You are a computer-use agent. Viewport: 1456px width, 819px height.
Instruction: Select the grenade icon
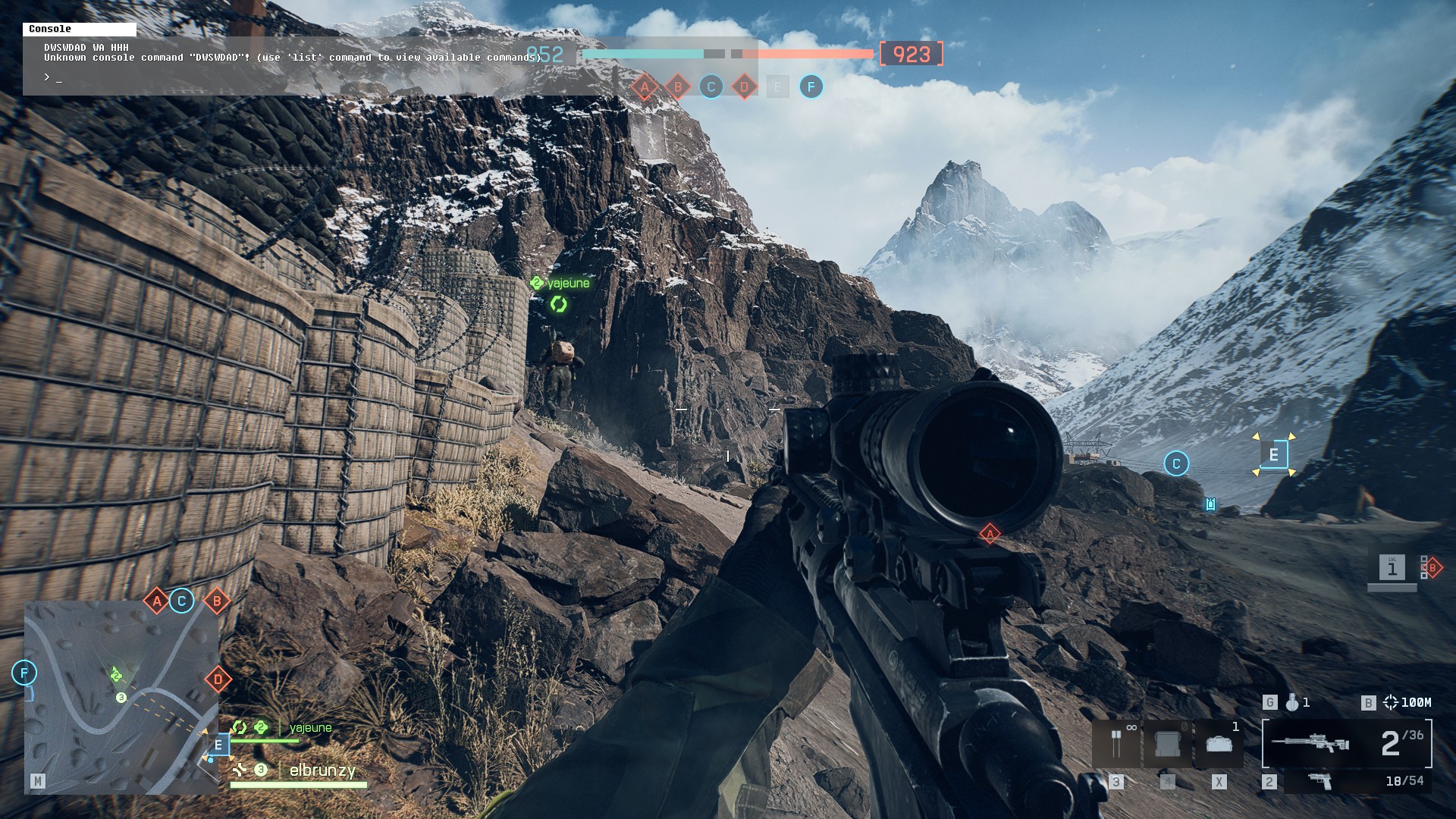1292,703
